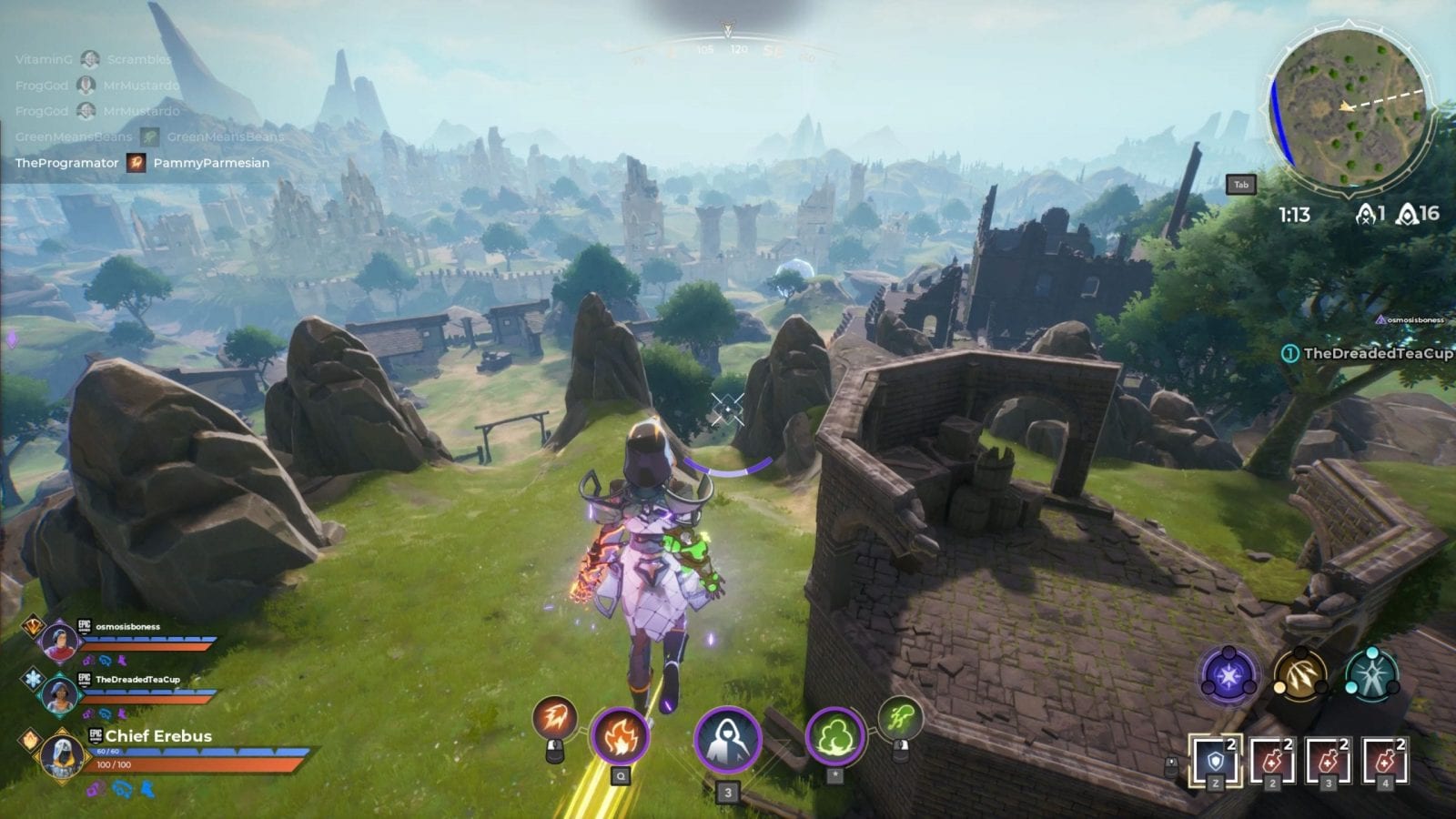Cast the green toxic spray spell
Screen dimensions: 1456x819
click(900, 717)
